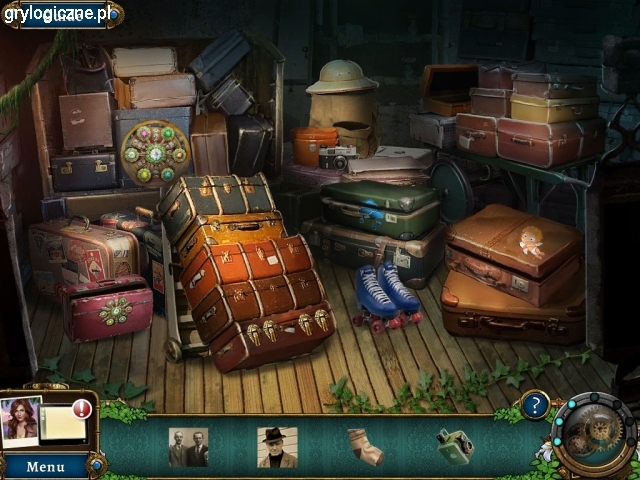This screenshot has height=480, width=640.
Task: Click the blue button plate under the watermark
Action: tap(62, 14)
